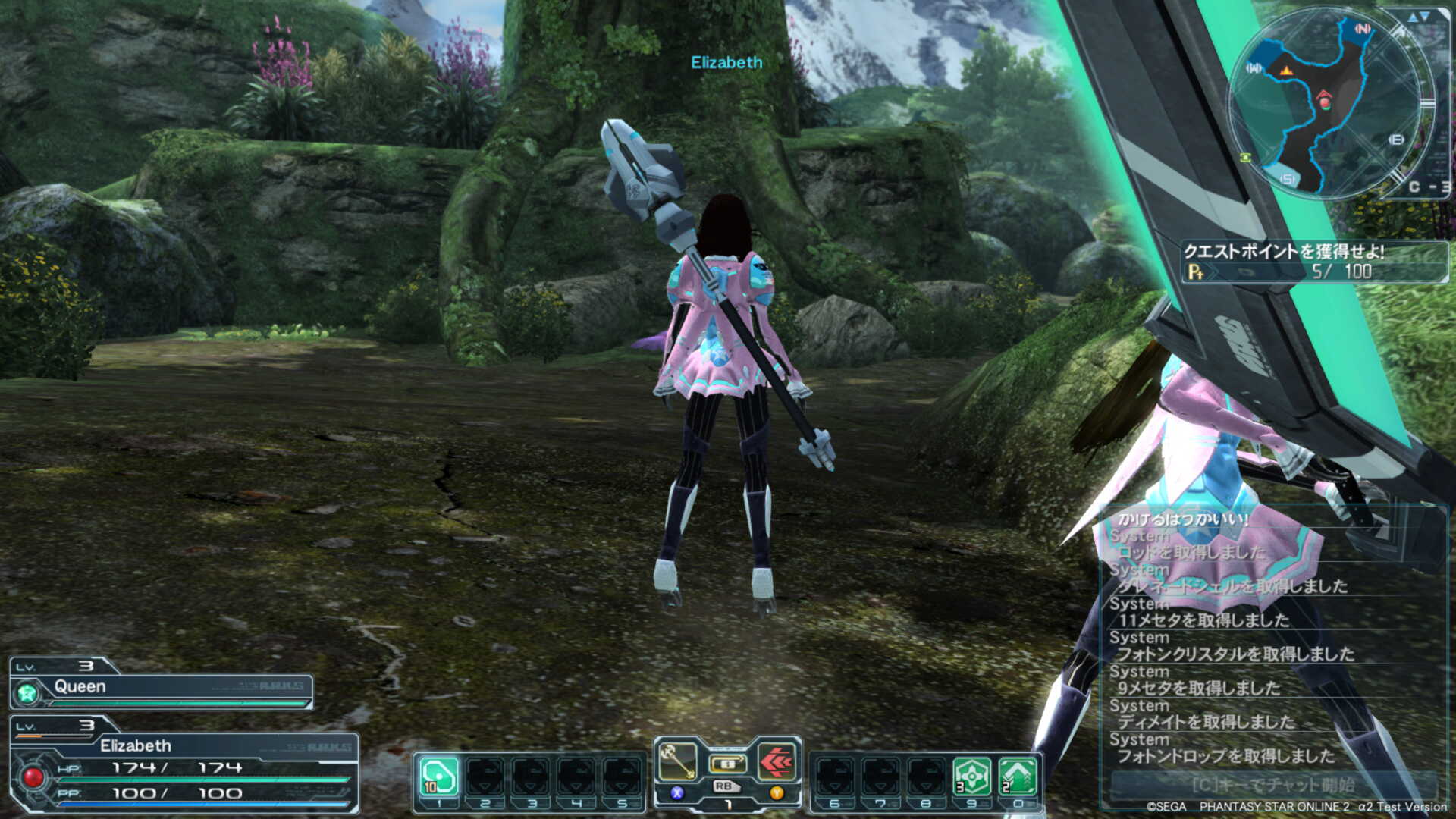The width and height of the screenshot is (1456, 819).
Task: Click the orange marker on the minimap
Action: (x=1286, y=71)
